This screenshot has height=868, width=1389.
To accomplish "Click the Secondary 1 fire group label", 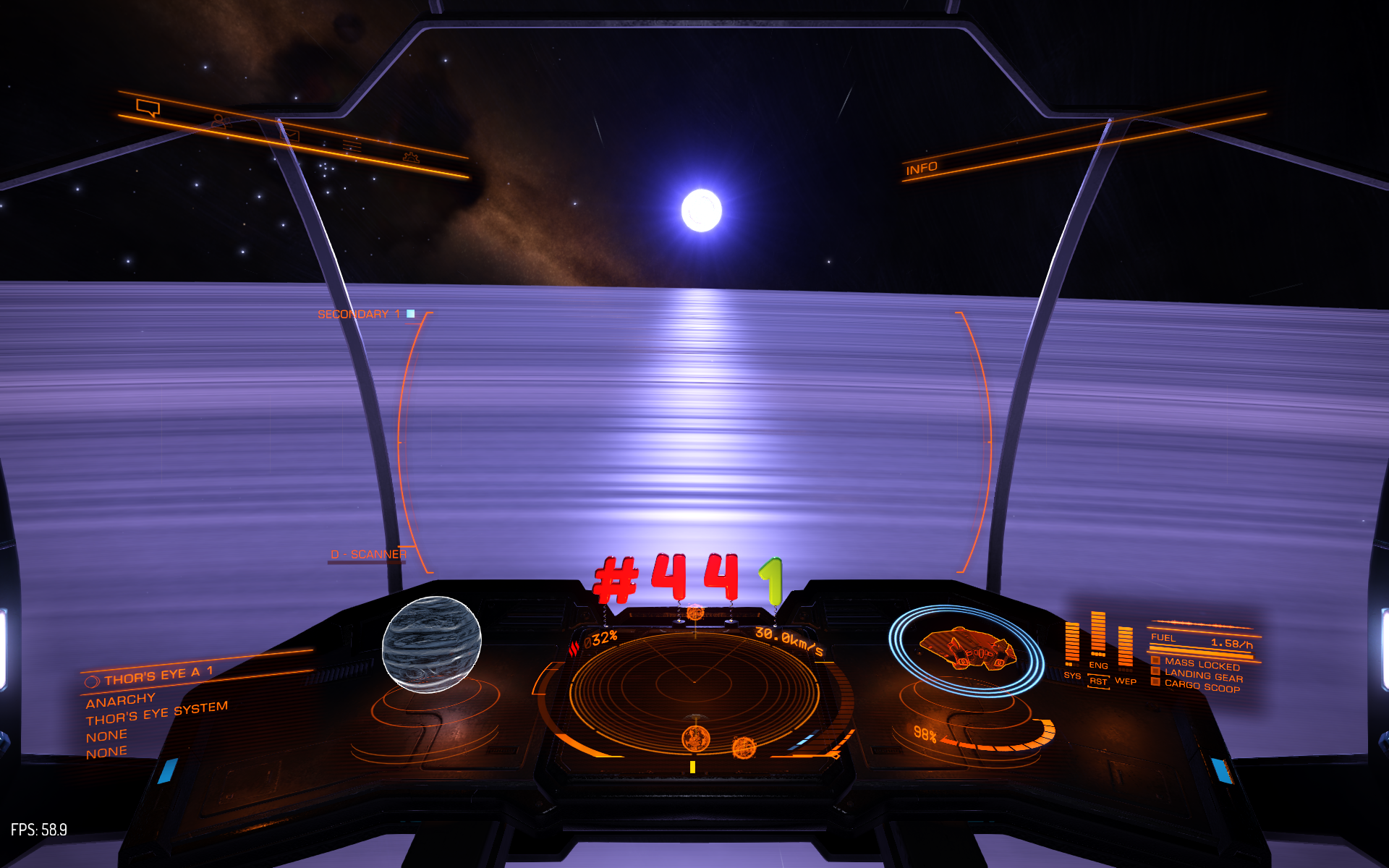I will pos(358,314).
